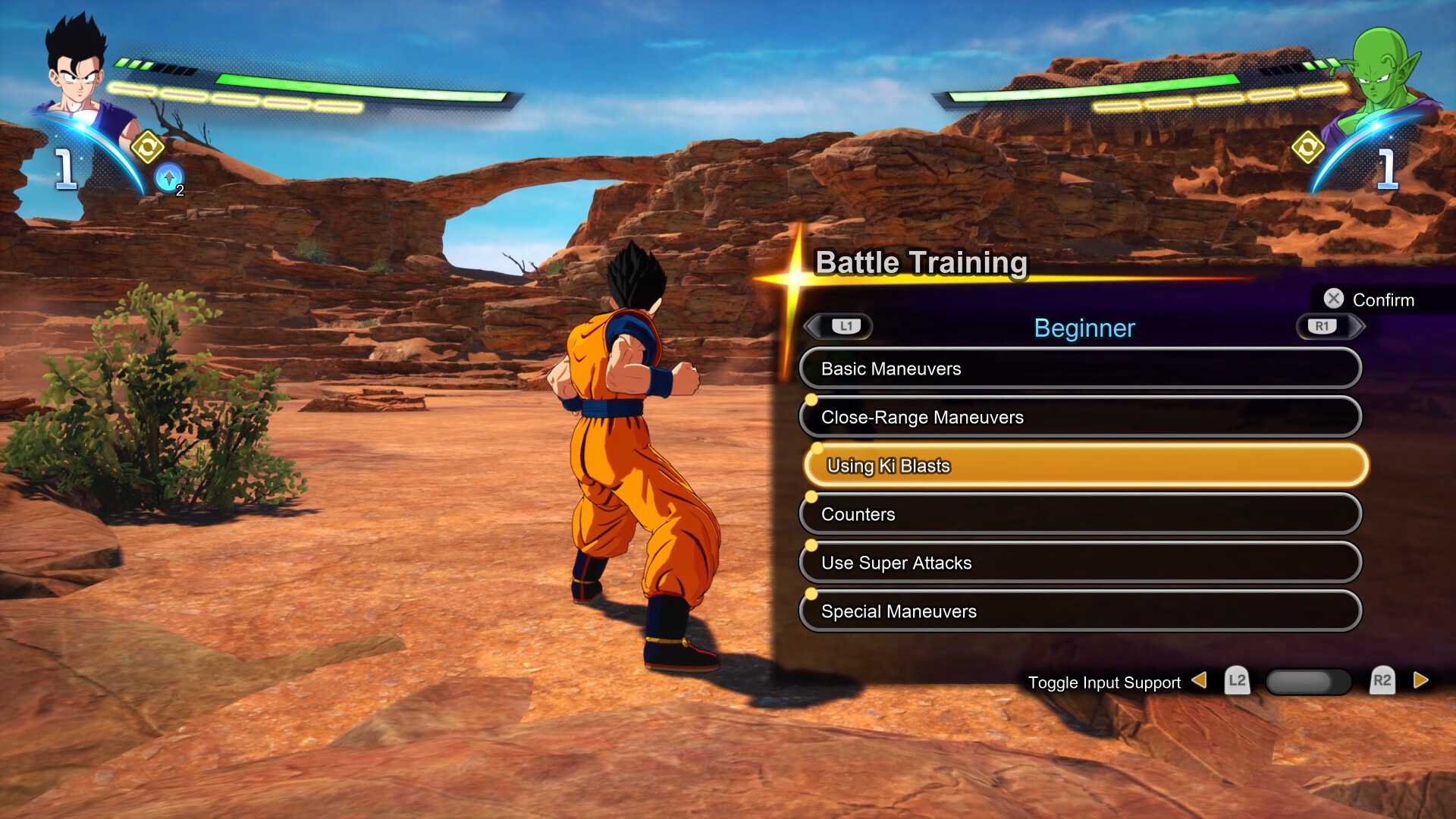Click the X Confirm button icon
1456x819 pixels.
tap(1333, 299)
